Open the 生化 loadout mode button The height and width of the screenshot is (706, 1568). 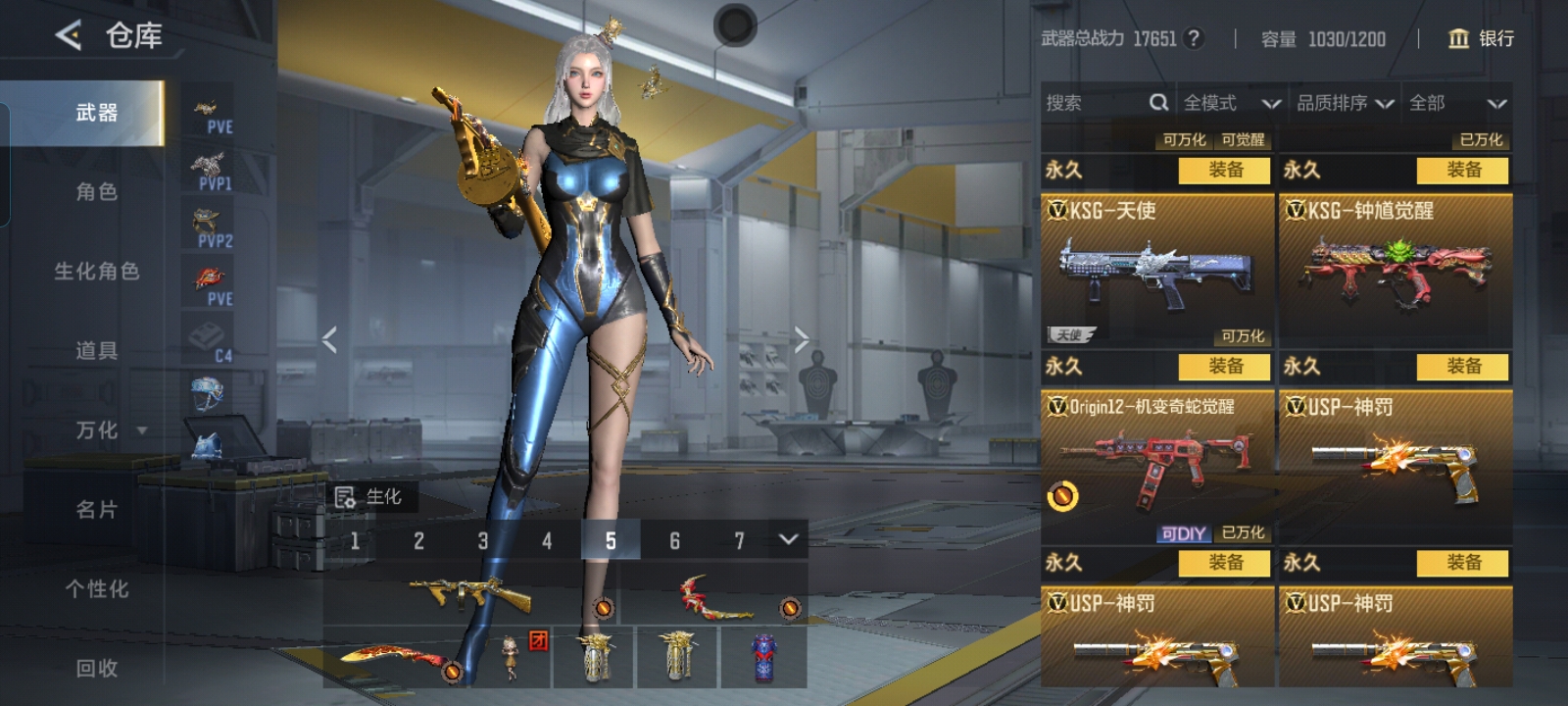click(x=369, y=497)
